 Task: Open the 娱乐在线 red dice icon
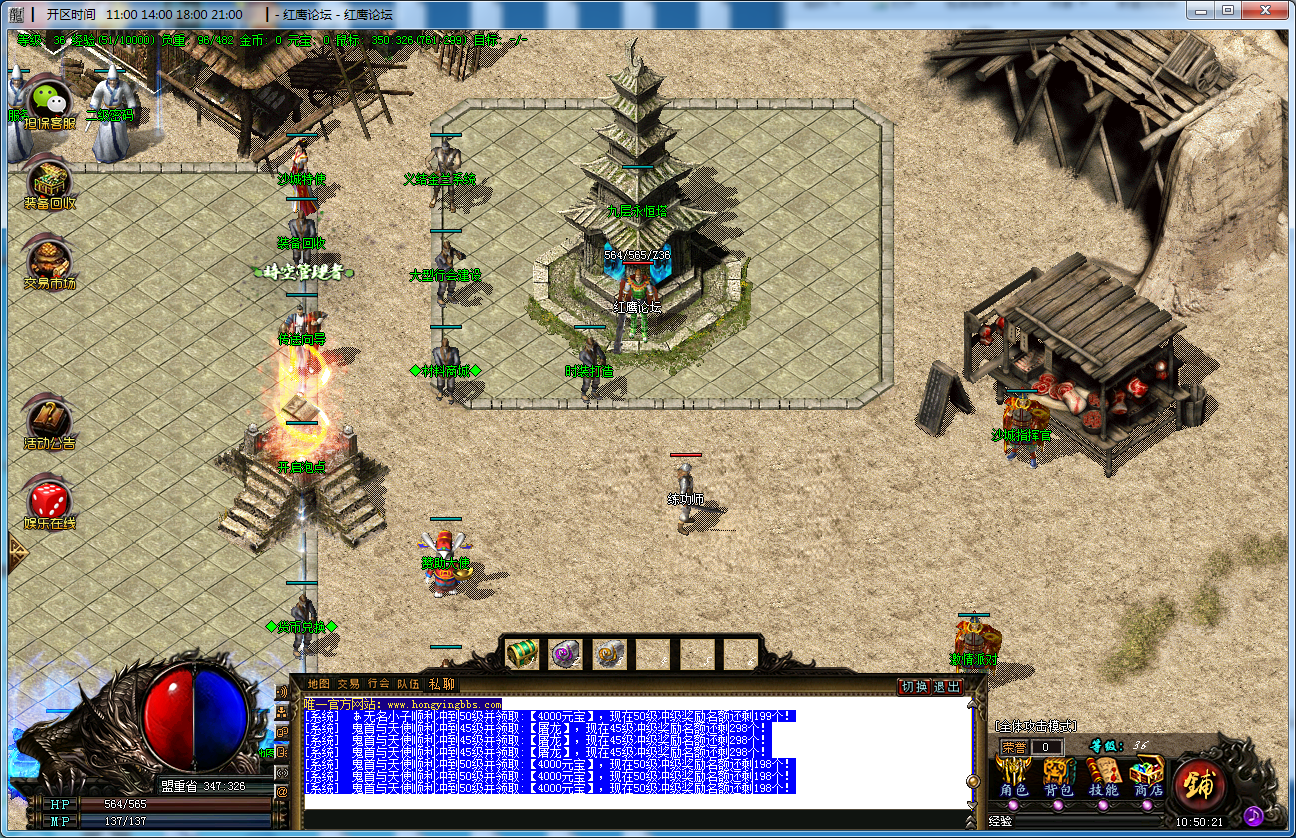(x=49, y=502)
